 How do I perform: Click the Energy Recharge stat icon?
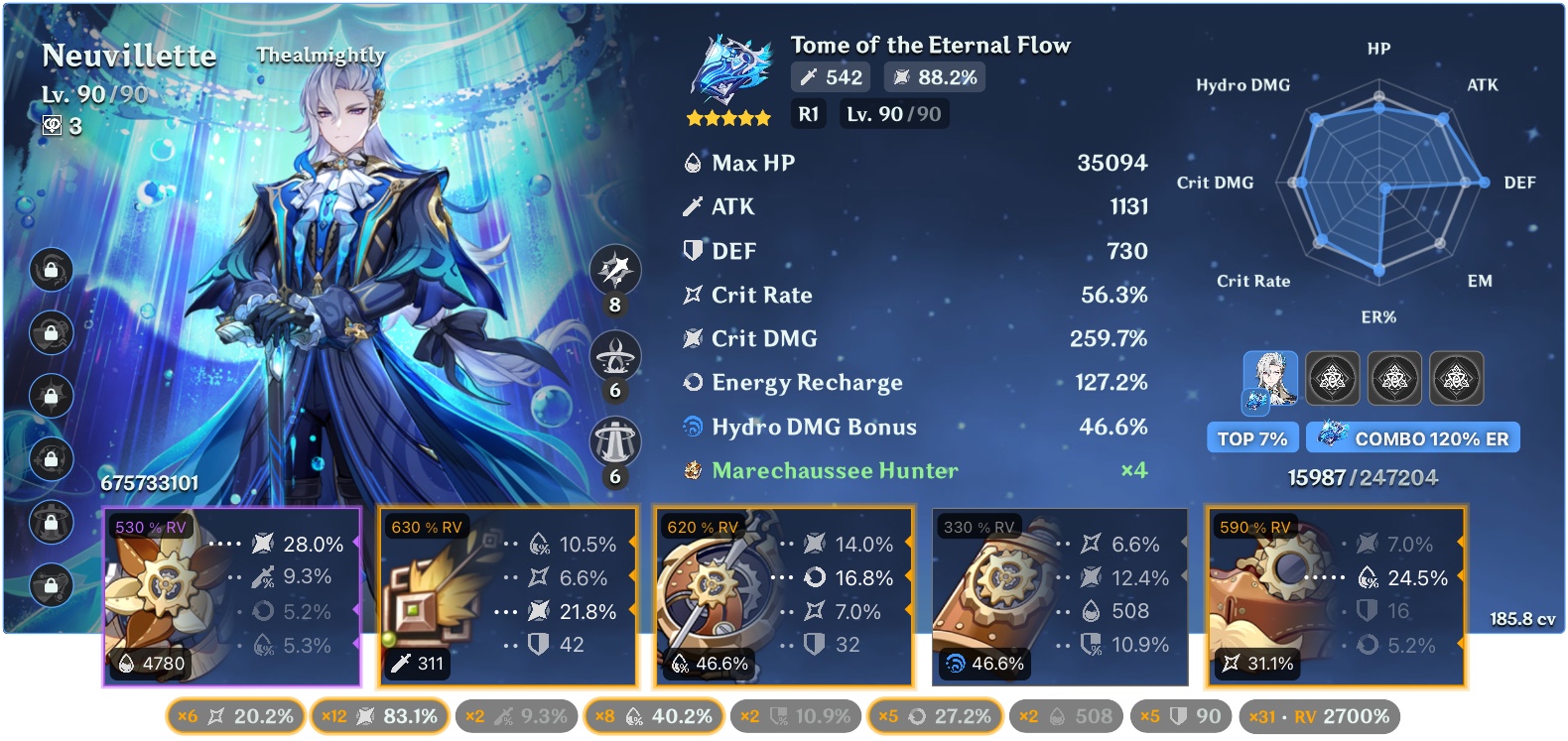point(692,383)
